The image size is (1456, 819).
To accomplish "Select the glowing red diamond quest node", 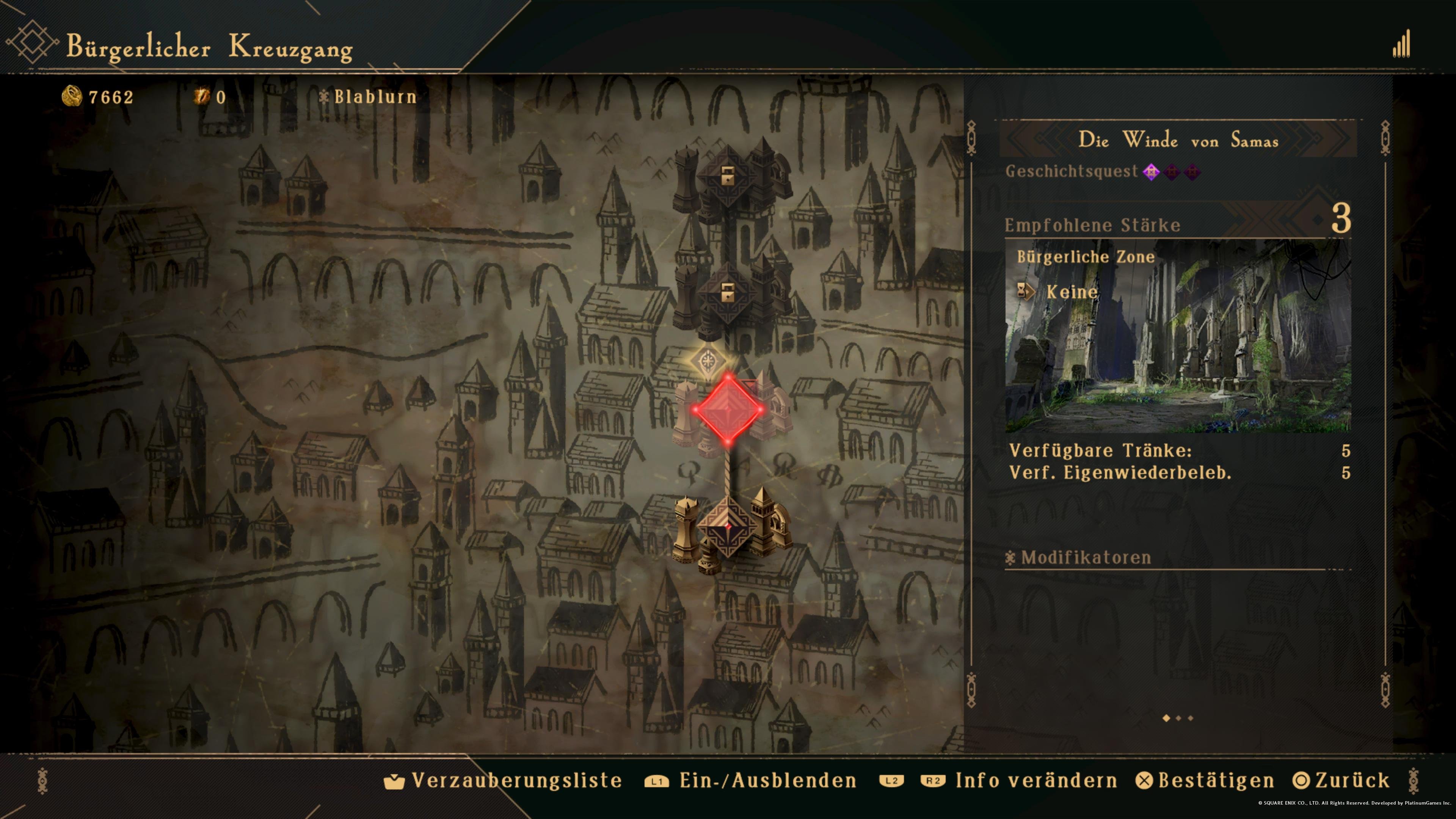I will (728, 409).
